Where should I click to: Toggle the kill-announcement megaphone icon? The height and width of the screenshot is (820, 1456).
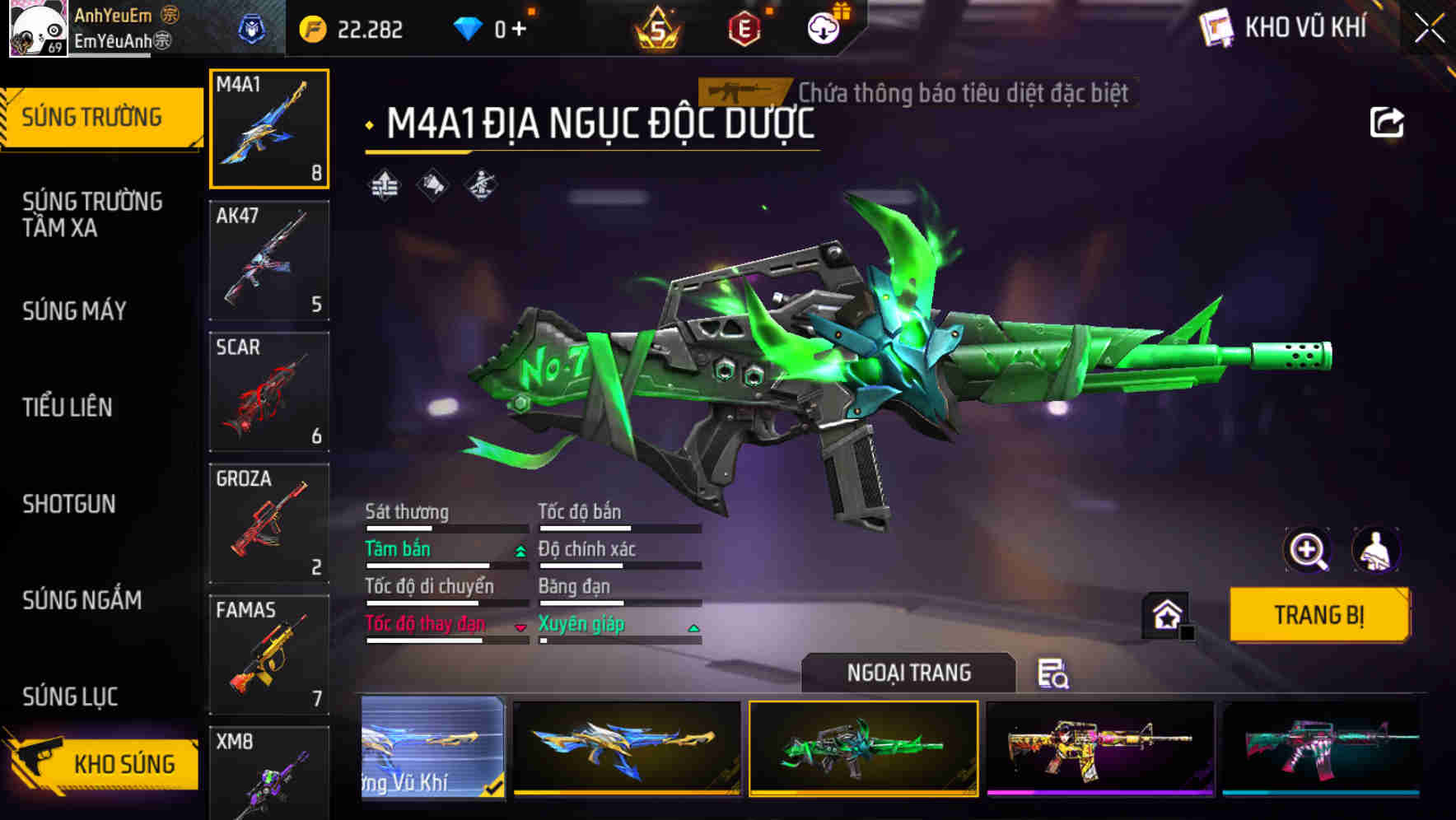(432, 185)
